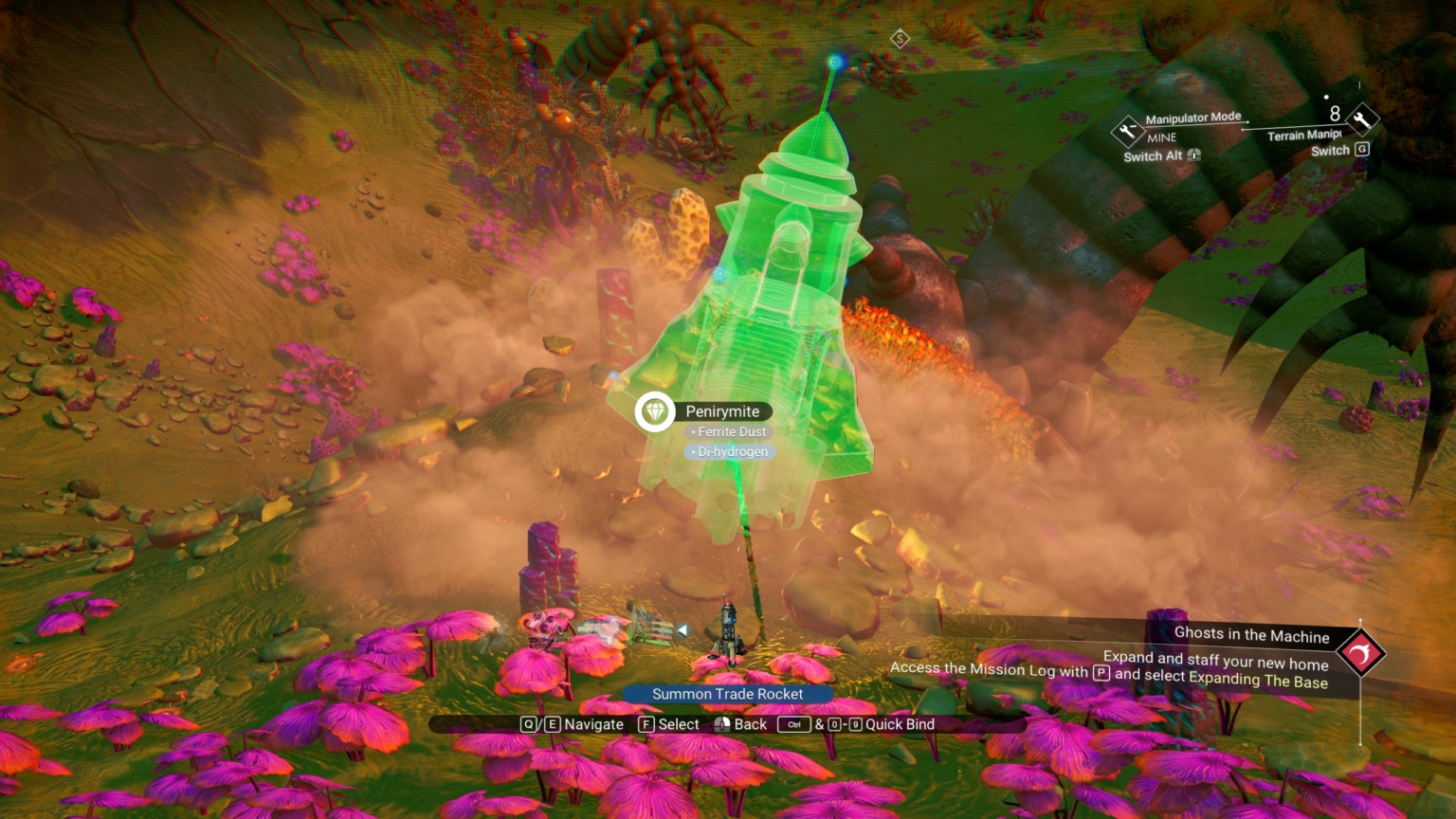The height and width of the screenshot is (819, 1456).
Task: Click the Ctrl key icon for Quick Bind
Action: [x=792, y=724]
